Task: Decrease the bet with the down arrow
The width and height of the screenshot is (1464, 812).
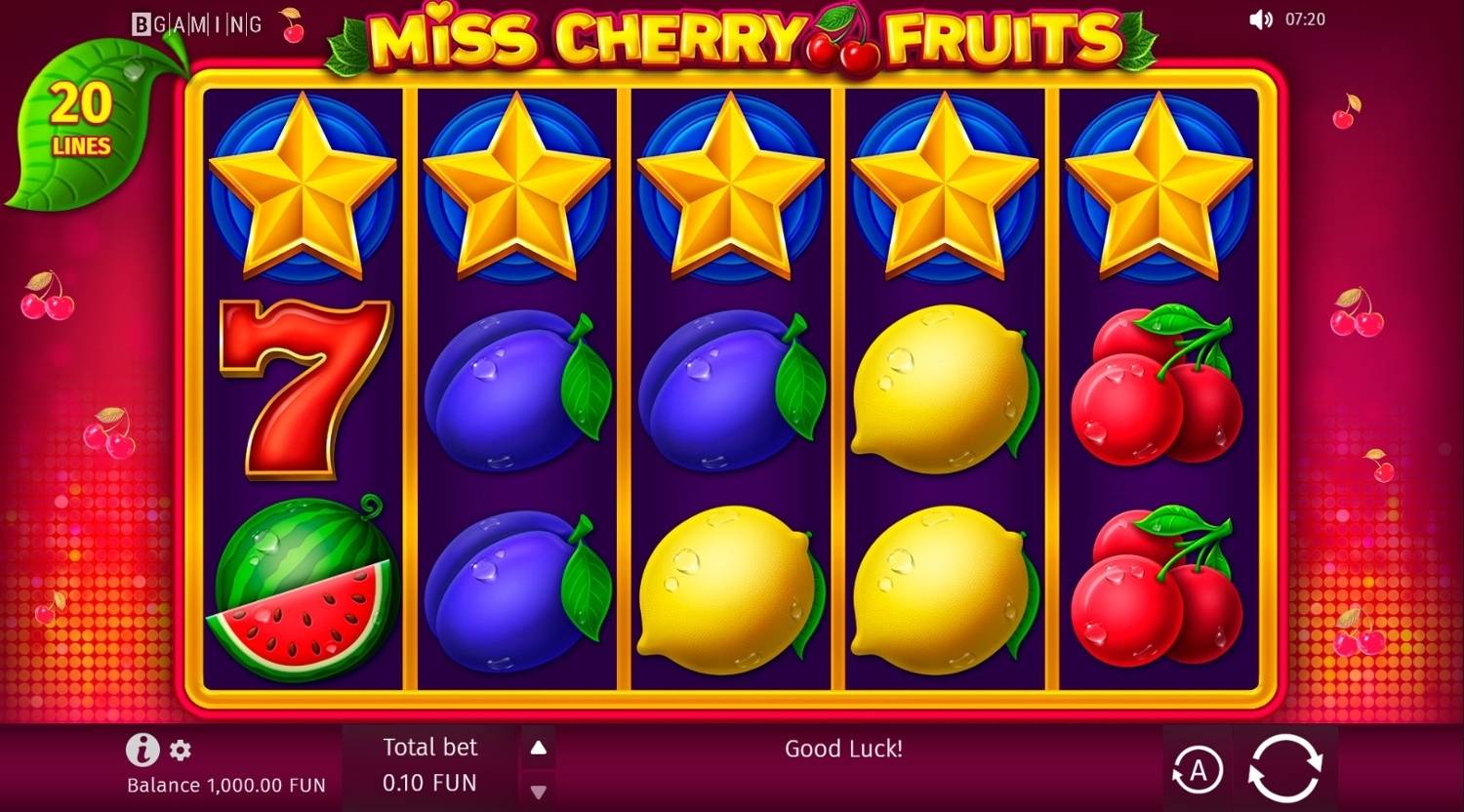Action: 538,792
